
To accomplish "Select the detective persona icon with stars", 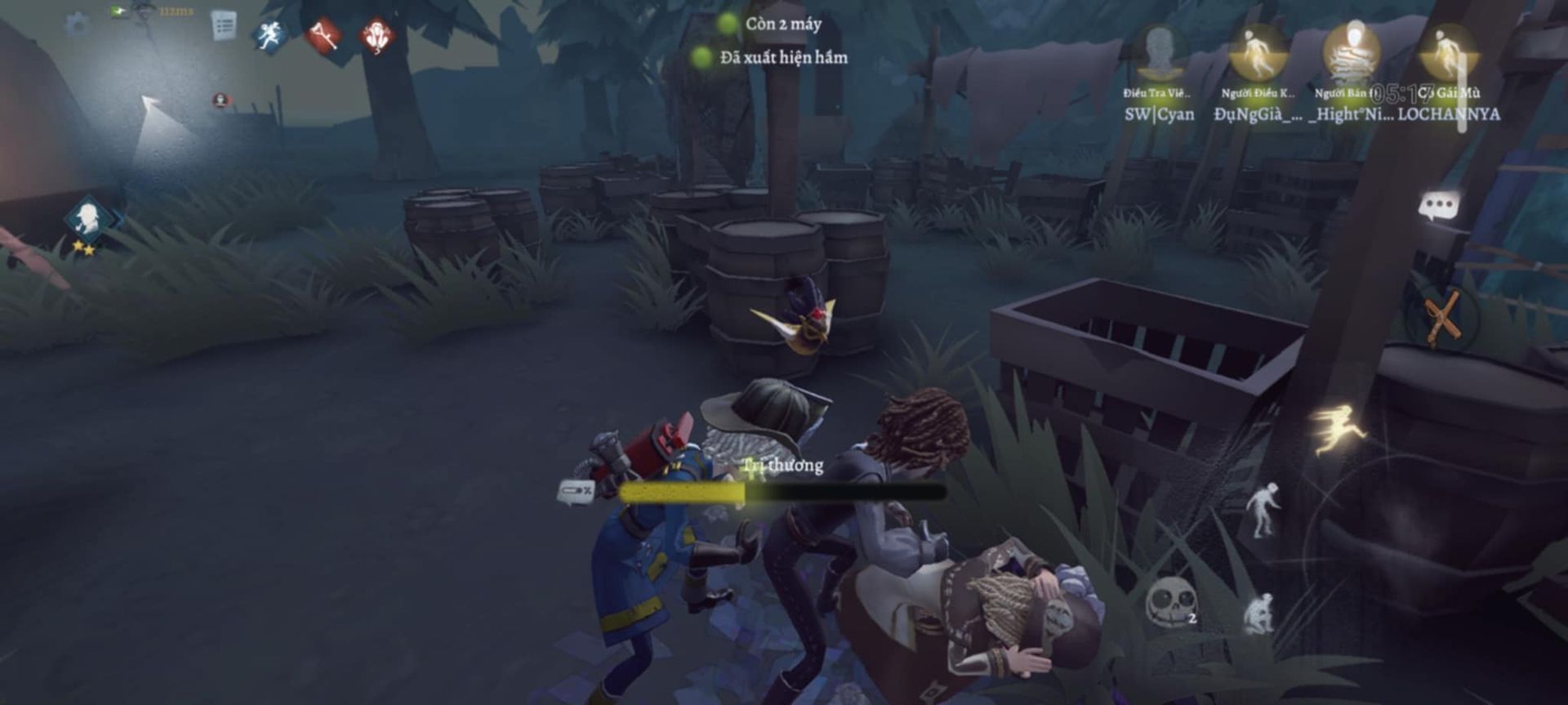I will [x=88, y=221].
